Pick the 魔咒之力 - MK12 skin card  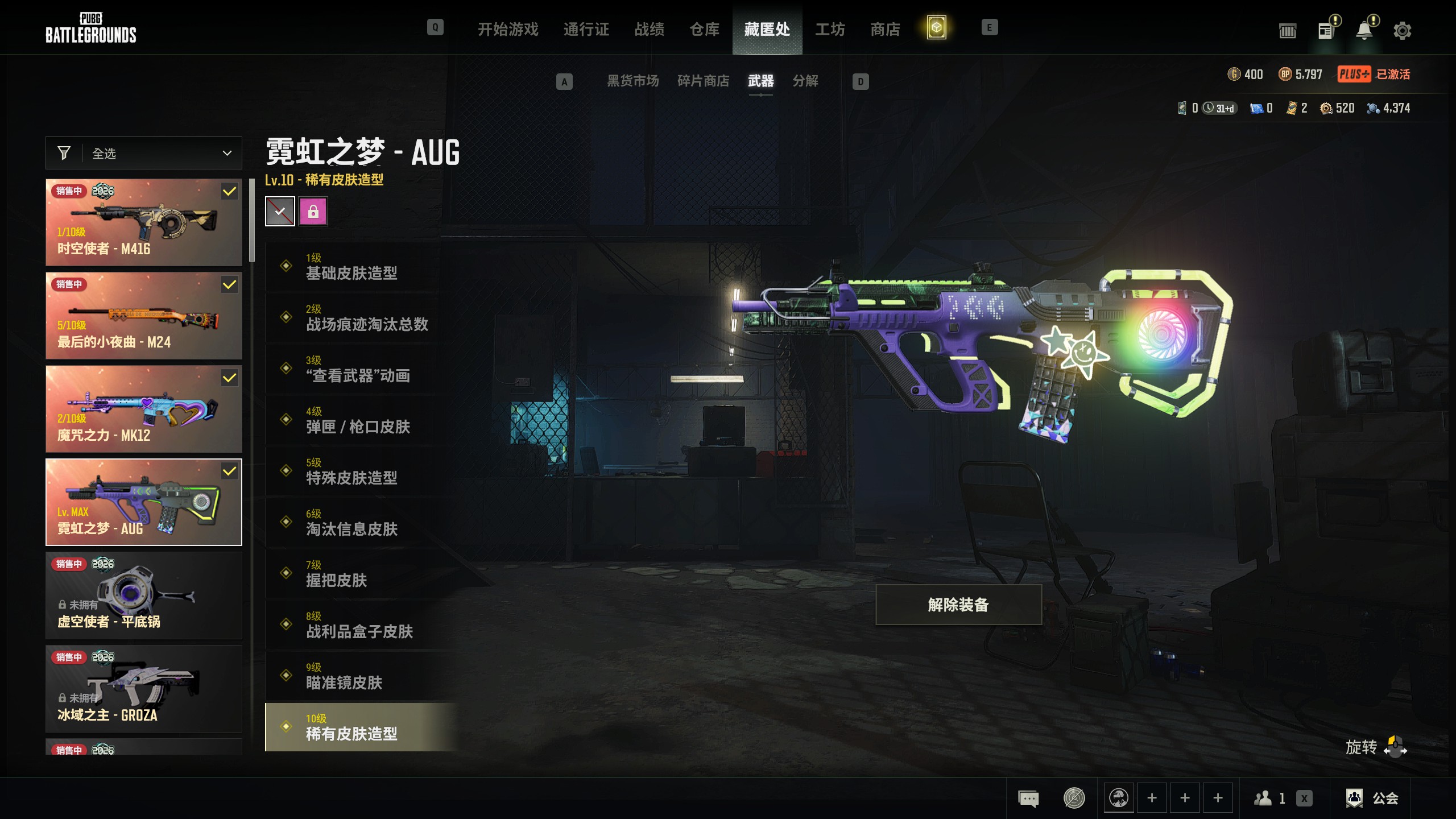click(x=144, y=409)
